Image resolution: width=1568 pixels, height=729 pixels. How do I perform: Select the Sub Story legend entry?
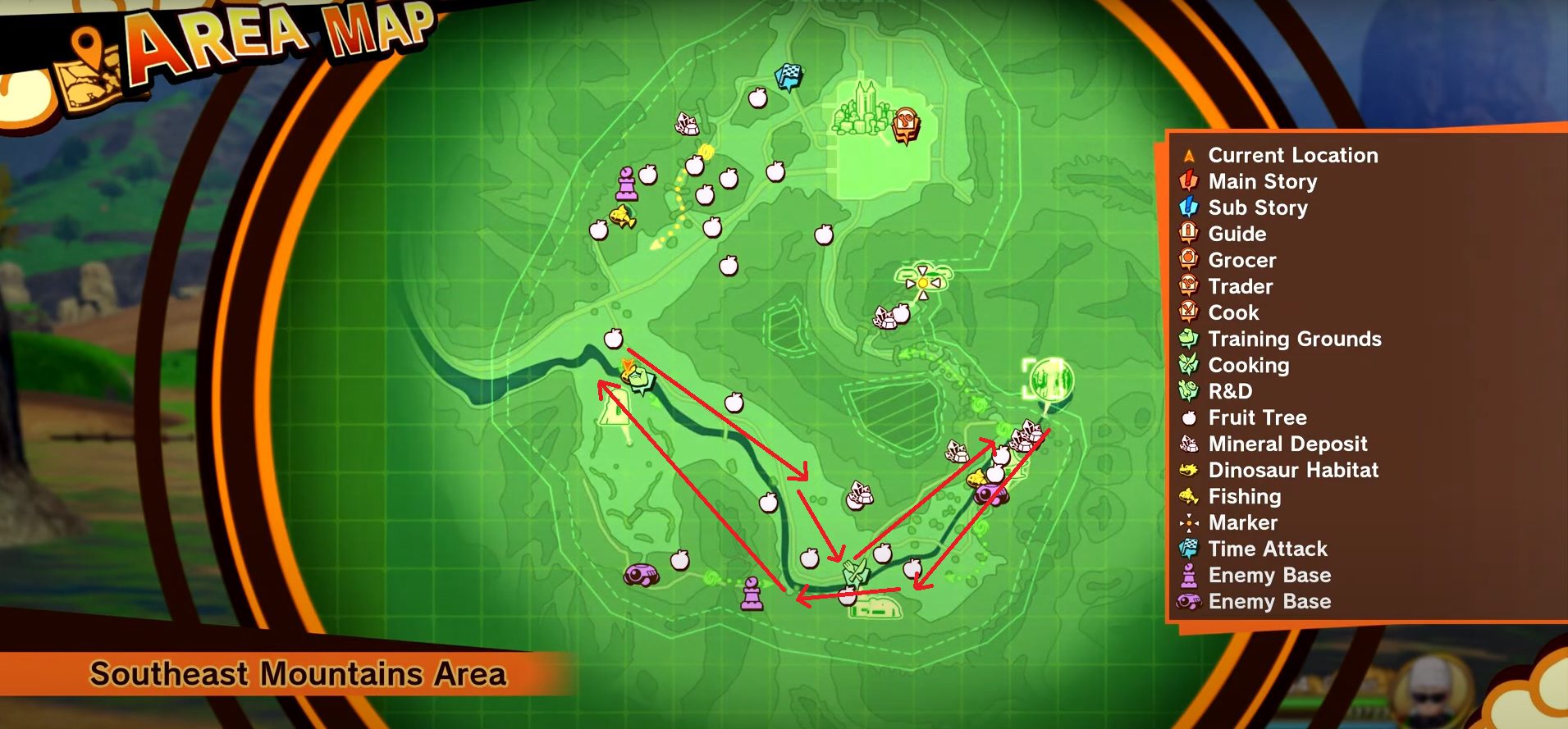pyautogui.click(x=1256, y=208)
